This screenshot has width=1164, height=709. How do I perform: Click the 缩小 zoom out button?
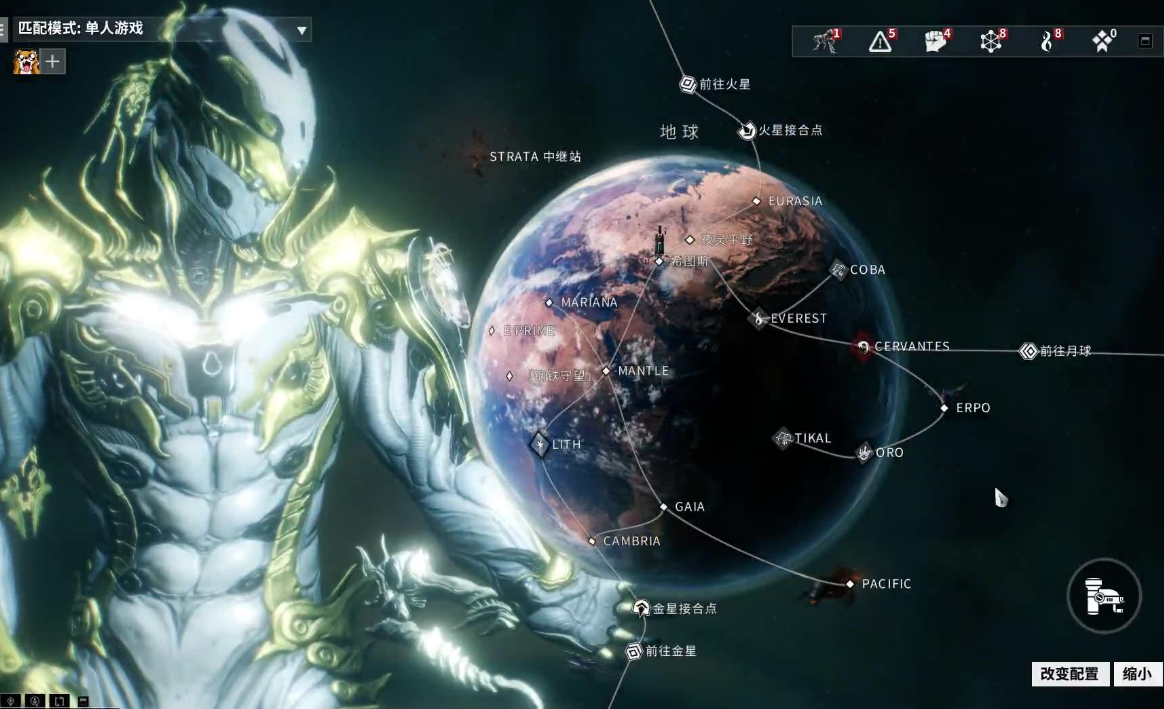click(x=1137, y=674)
